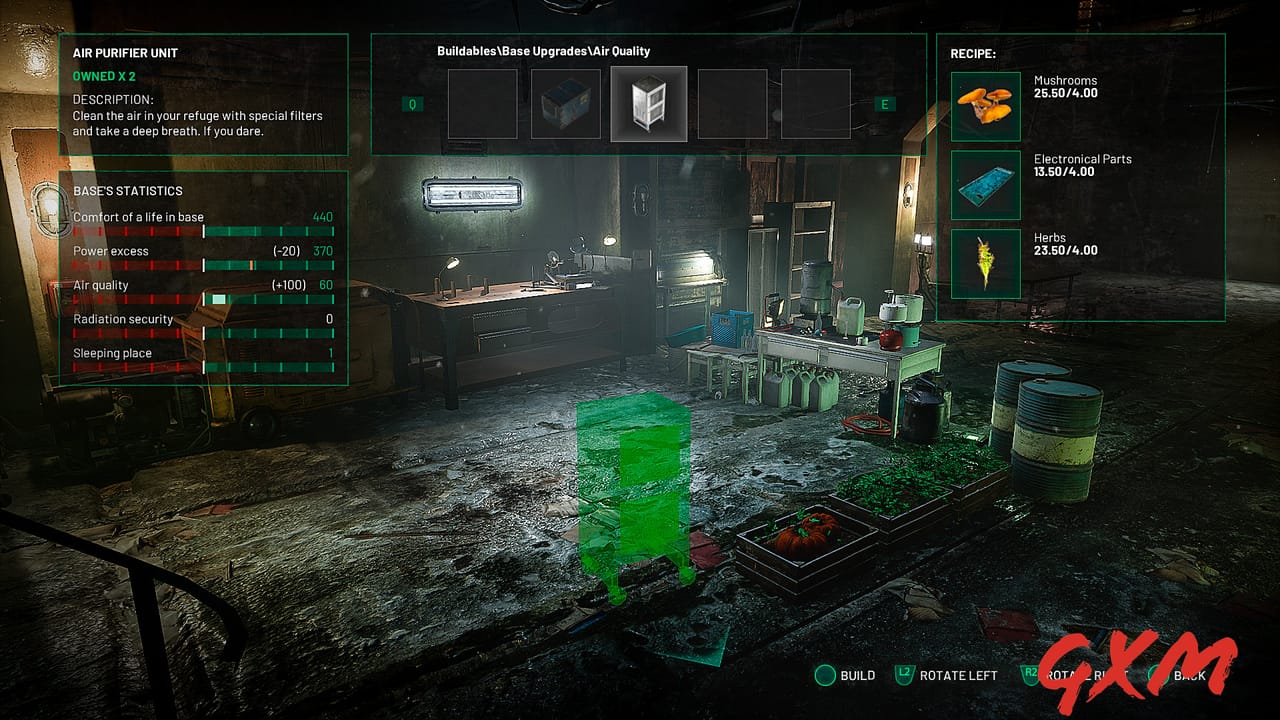Viewport: 1280px width, 720px height.
Task: Open the Buildables\Base Upgrades\Air Quality breadcrumb
Action: (542, 50)
